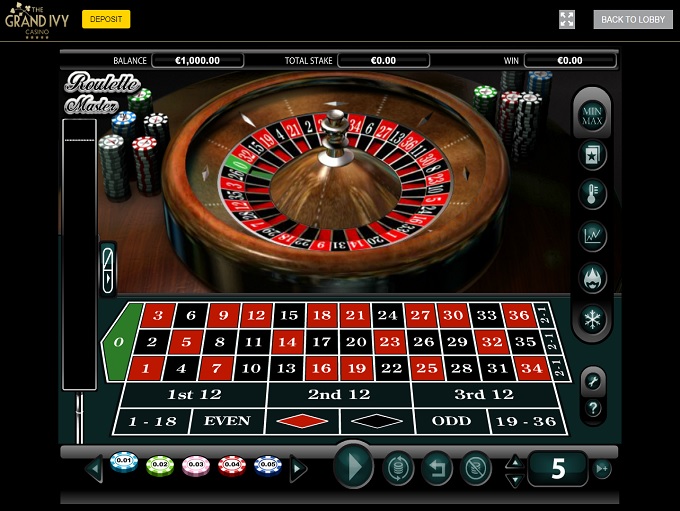Show cold numbers with snowflake icon
Viewport: 680px width, 511px height.
tap(593, 319)
